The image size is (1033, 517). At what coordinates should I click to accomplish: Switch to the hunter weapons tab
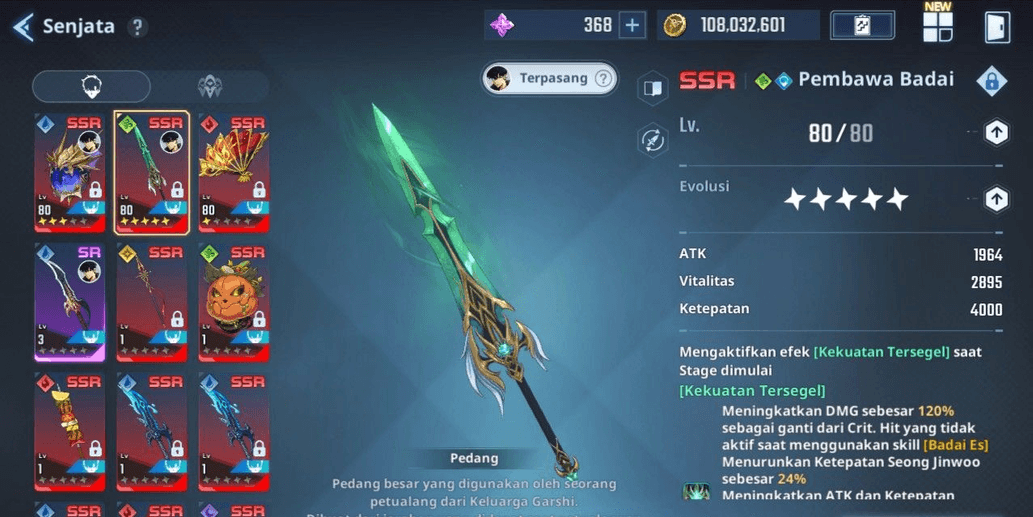point(210,87)
